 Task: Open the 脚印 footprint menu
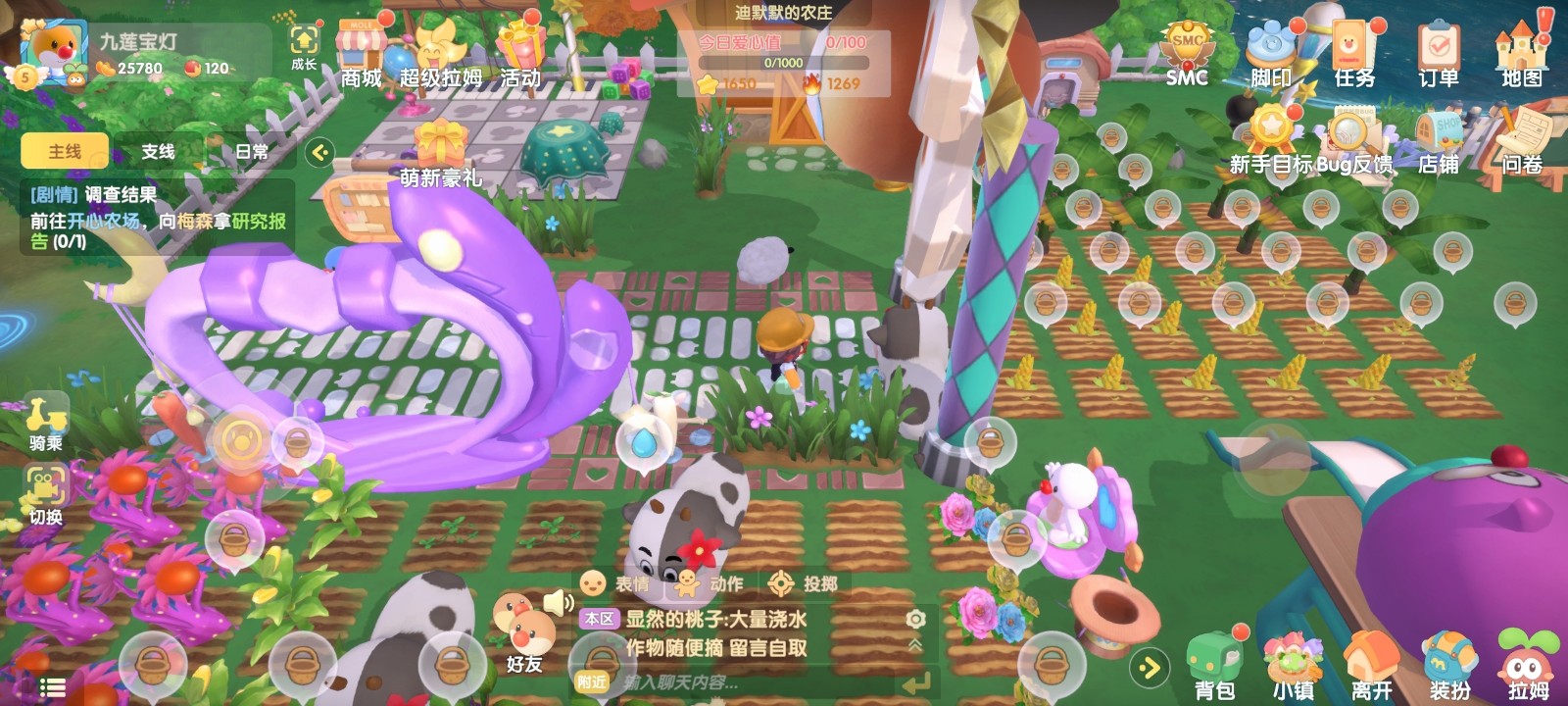(1271, 54)
